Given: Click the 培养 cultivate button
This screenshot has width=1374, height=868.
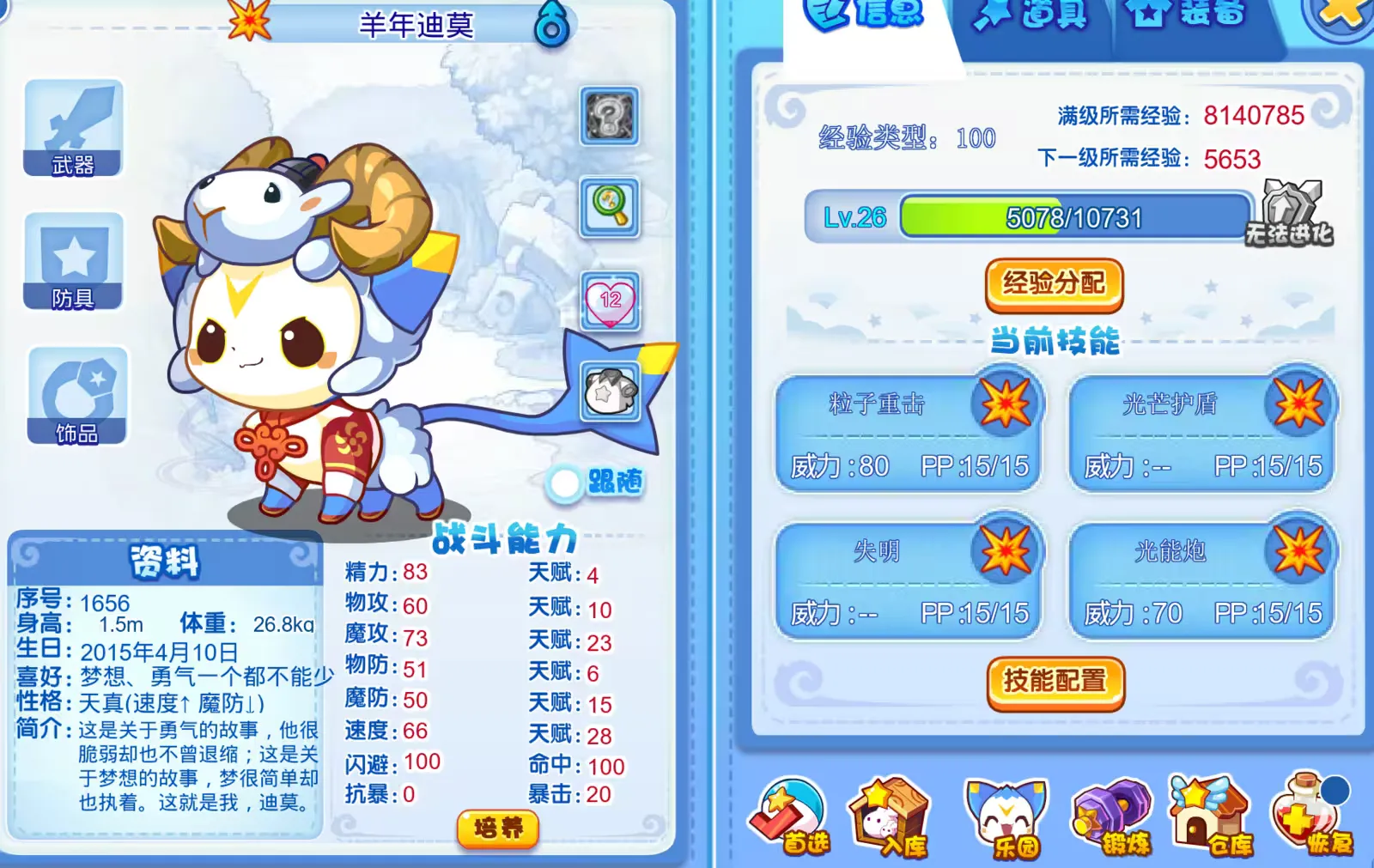Looking at the screenshot, I should click(496, 828).
